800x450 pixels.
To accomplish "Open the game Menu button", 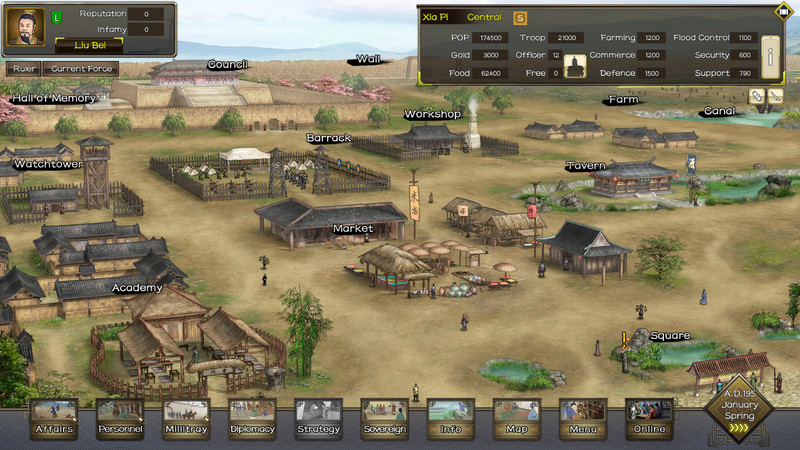I will tap(582, 418).
